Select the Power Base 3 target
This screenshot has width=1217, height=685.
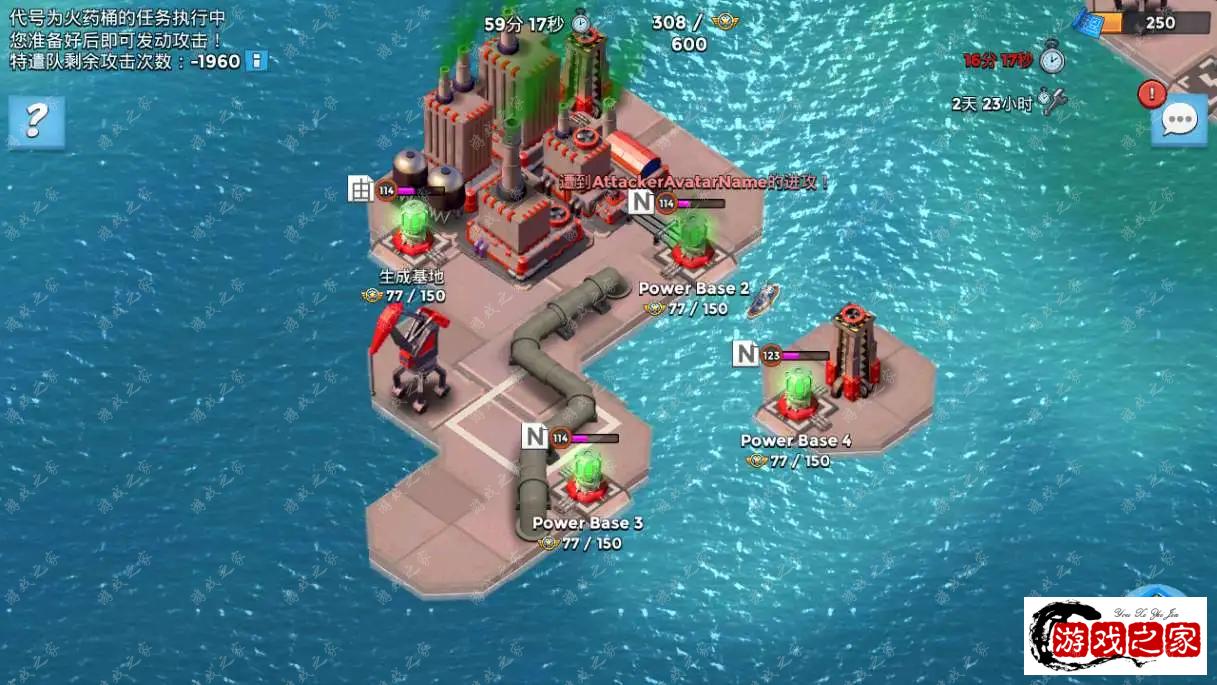[584, 474]
